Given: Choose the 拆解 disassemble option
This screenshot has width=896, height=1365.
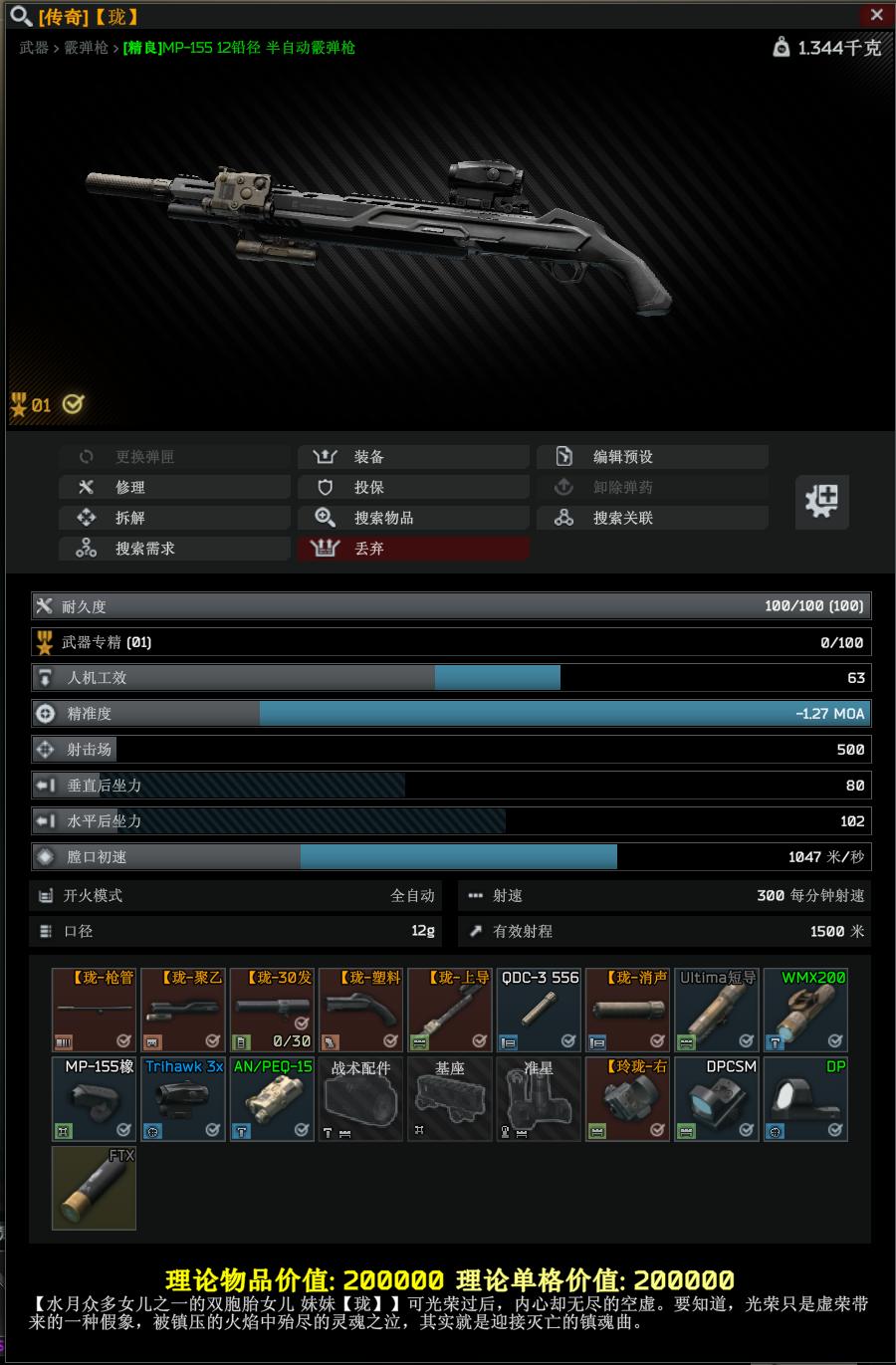Looking at the screenshot, I should (174, 518).
